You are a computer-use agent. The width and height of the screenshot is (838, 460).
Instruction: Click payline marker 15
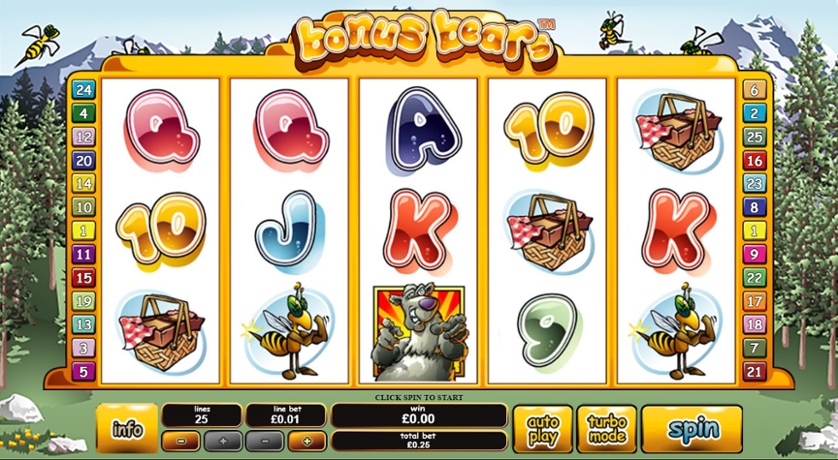coord(84,278)
